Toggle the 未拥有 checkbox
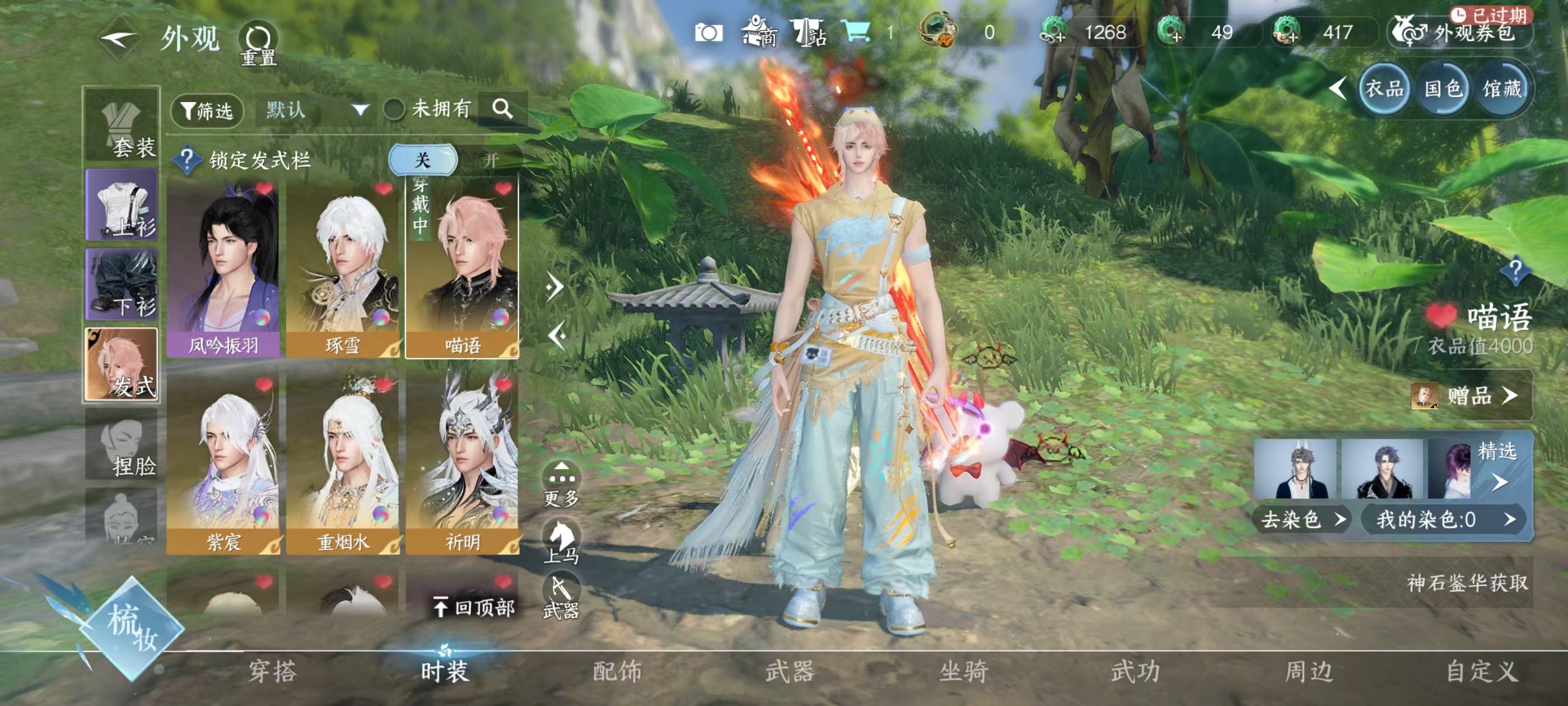The height and width of the screenshot is (706, 1568). [x=394, y=110]
